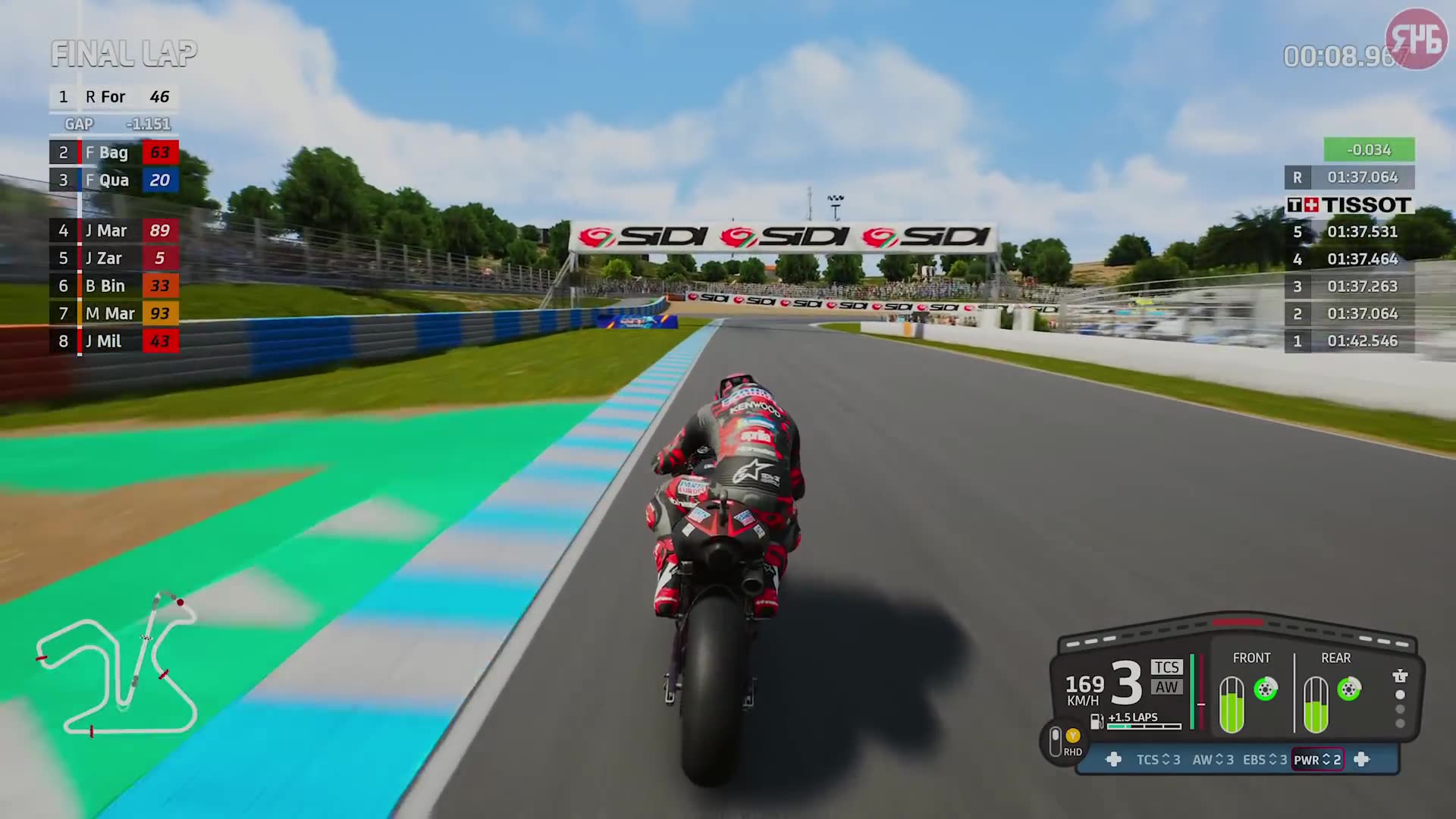The height and width of the screenshot is (819, 1456).
Task: Click the fuel pump icon on the dashboard
Action: [x=1097, y=722]
